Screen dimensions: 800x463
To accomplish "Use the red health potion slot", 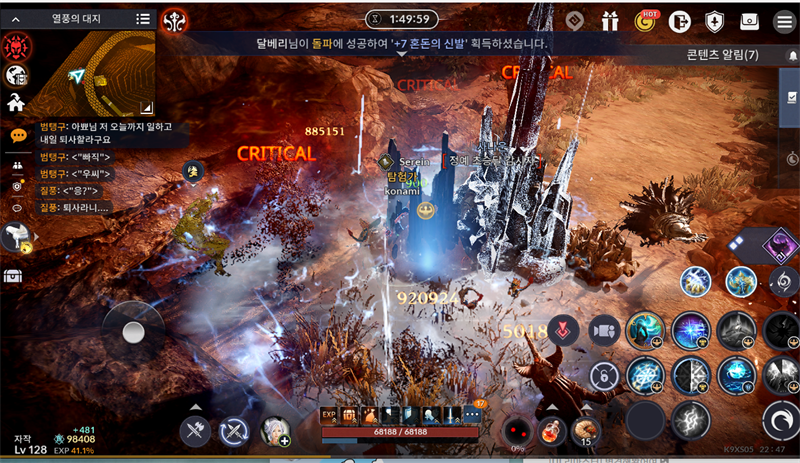I will (550, 431).
